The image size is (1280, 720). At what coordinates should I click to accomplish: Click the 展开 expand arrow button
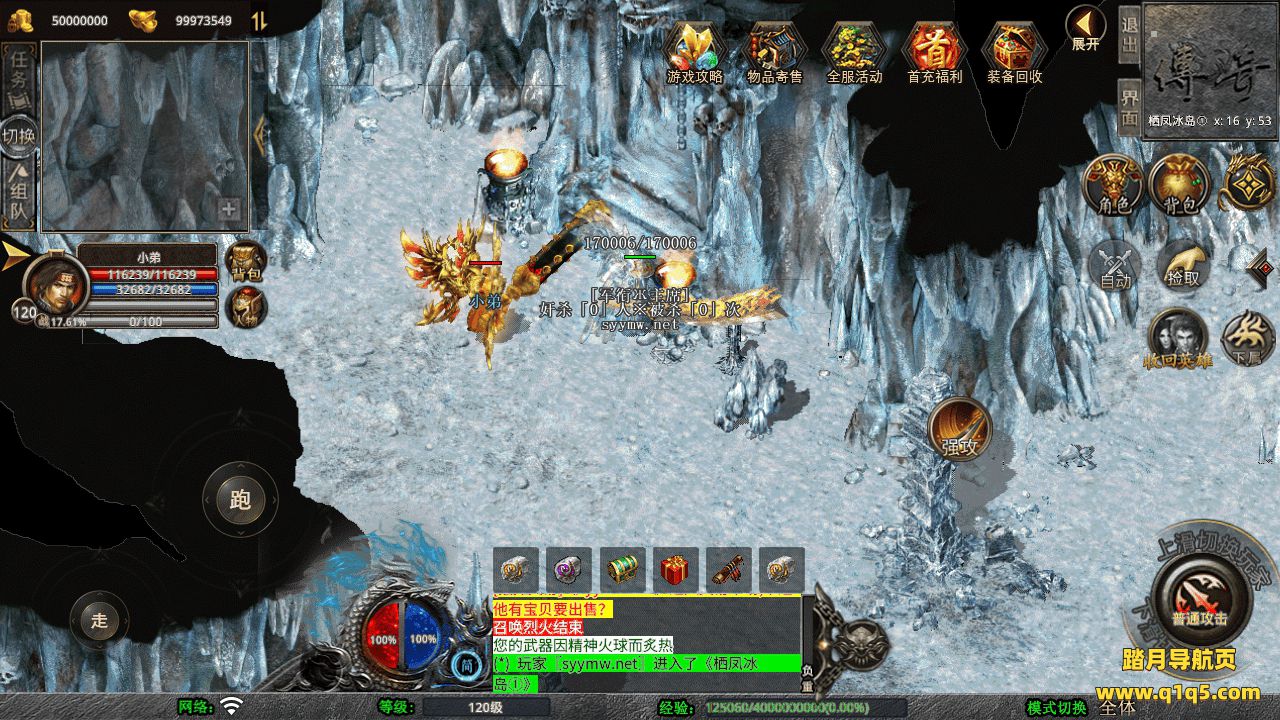pos(1085,28)
